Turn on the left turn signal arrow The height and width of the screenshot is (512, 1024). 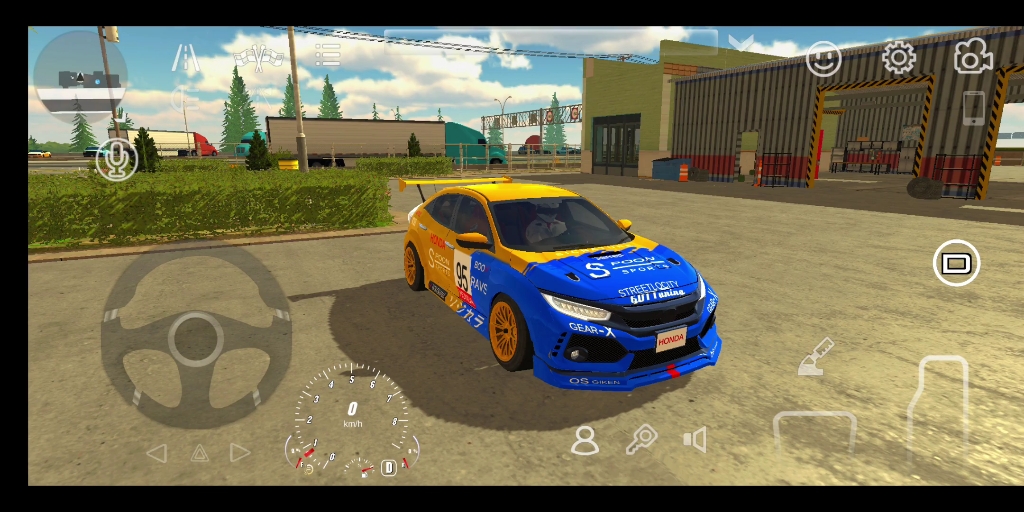click(157, 453)
